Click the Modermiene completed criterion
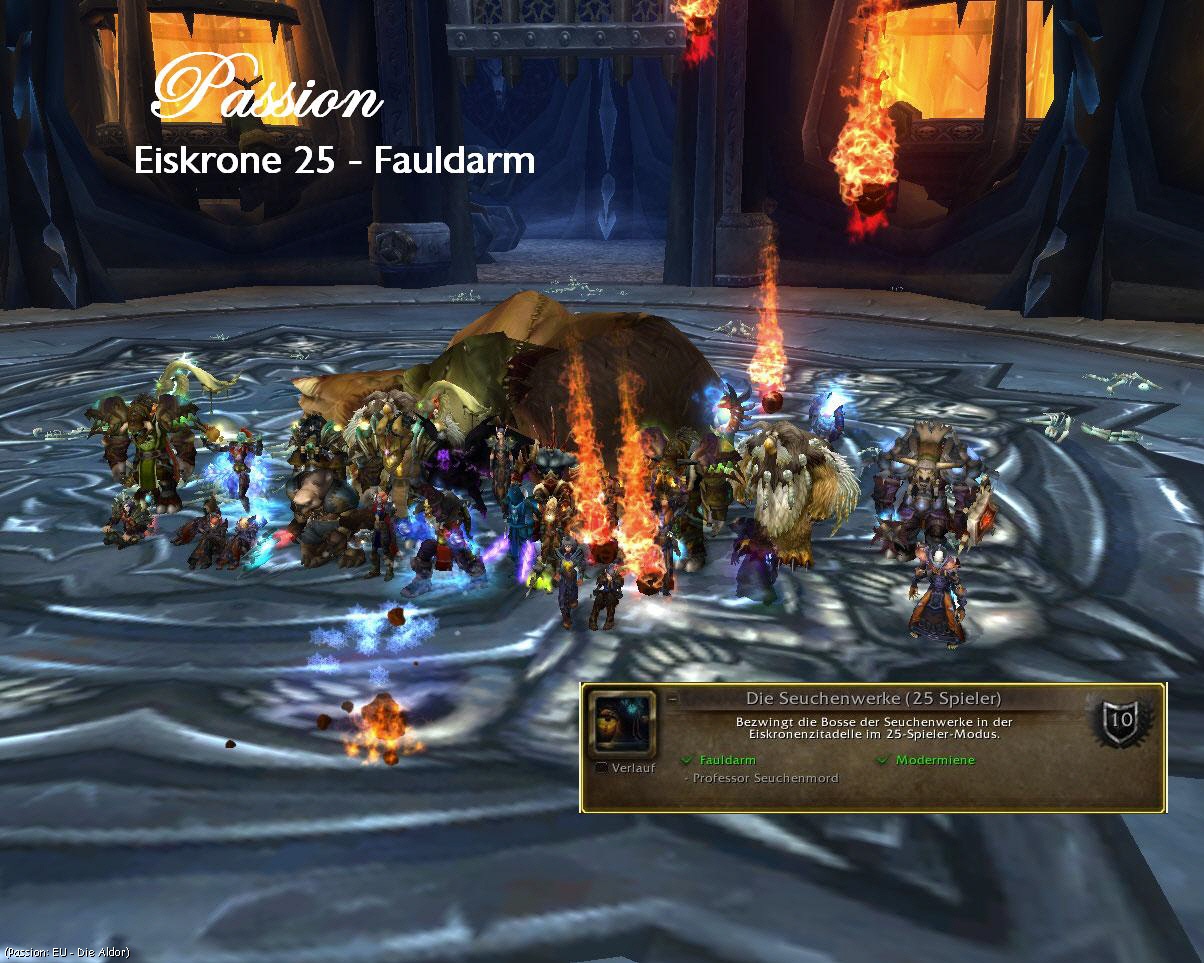 [x=934, y=760]
